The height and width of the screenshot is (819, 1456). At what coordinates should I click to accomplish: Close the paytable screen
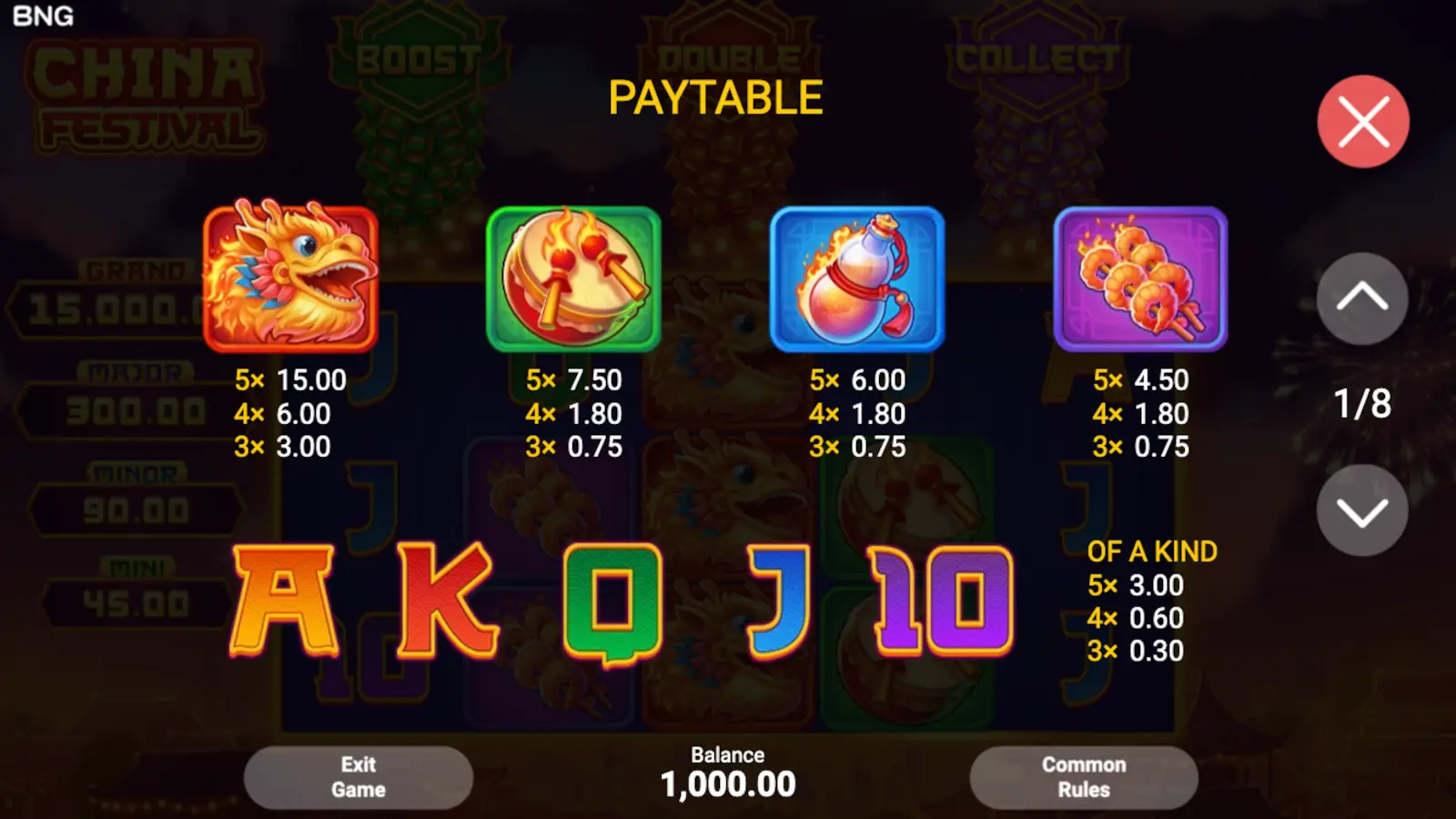click(1362, 121)
